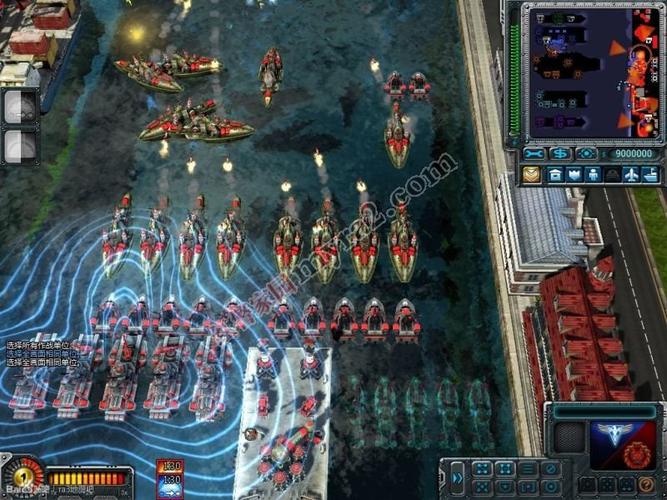
Task: Switch to the aircraft production tab
Action: [x=630, y=174]
